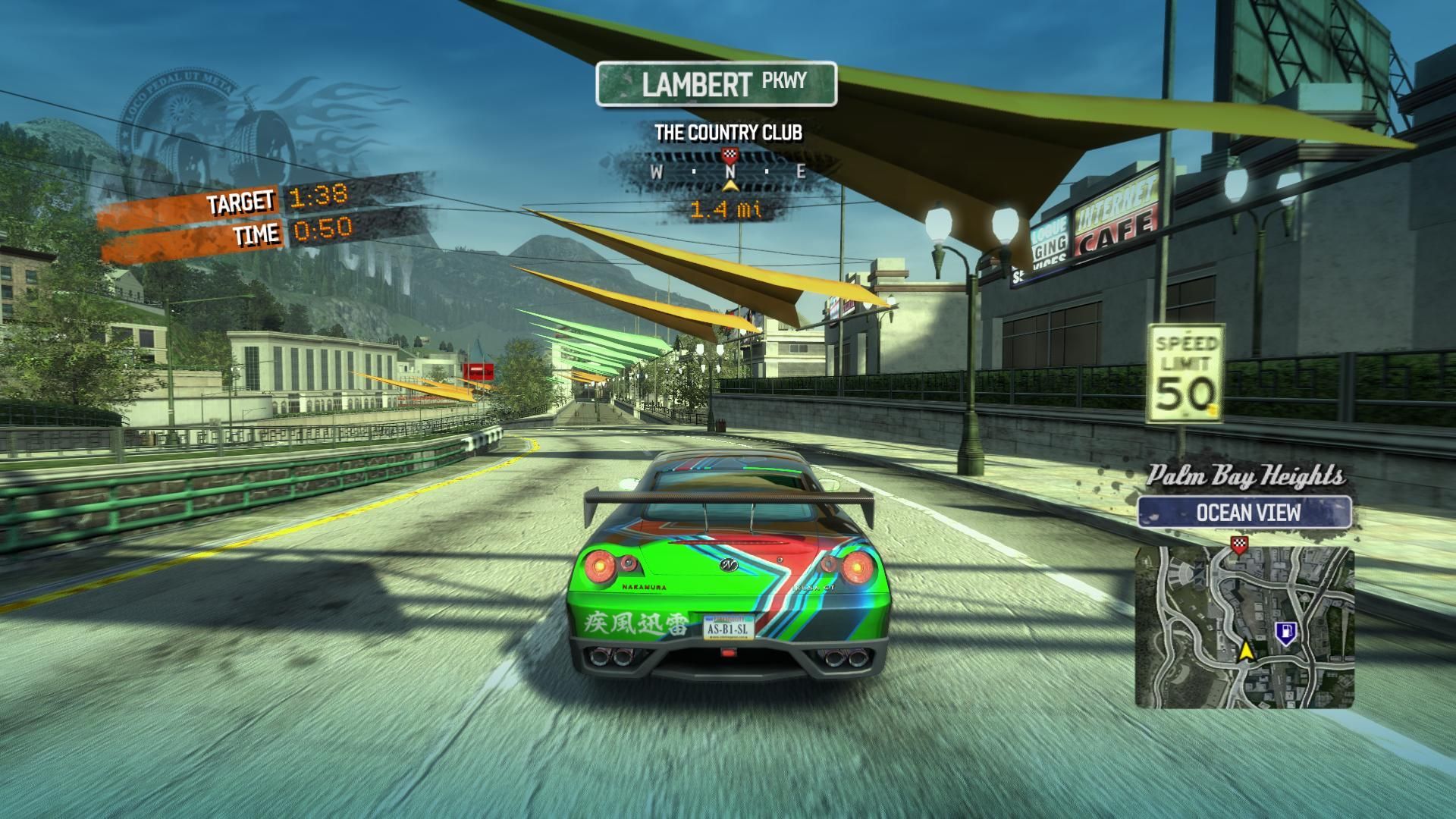The image size is (1456, 819).
Task: Click the compass heading strip
Action: (728, 172)
